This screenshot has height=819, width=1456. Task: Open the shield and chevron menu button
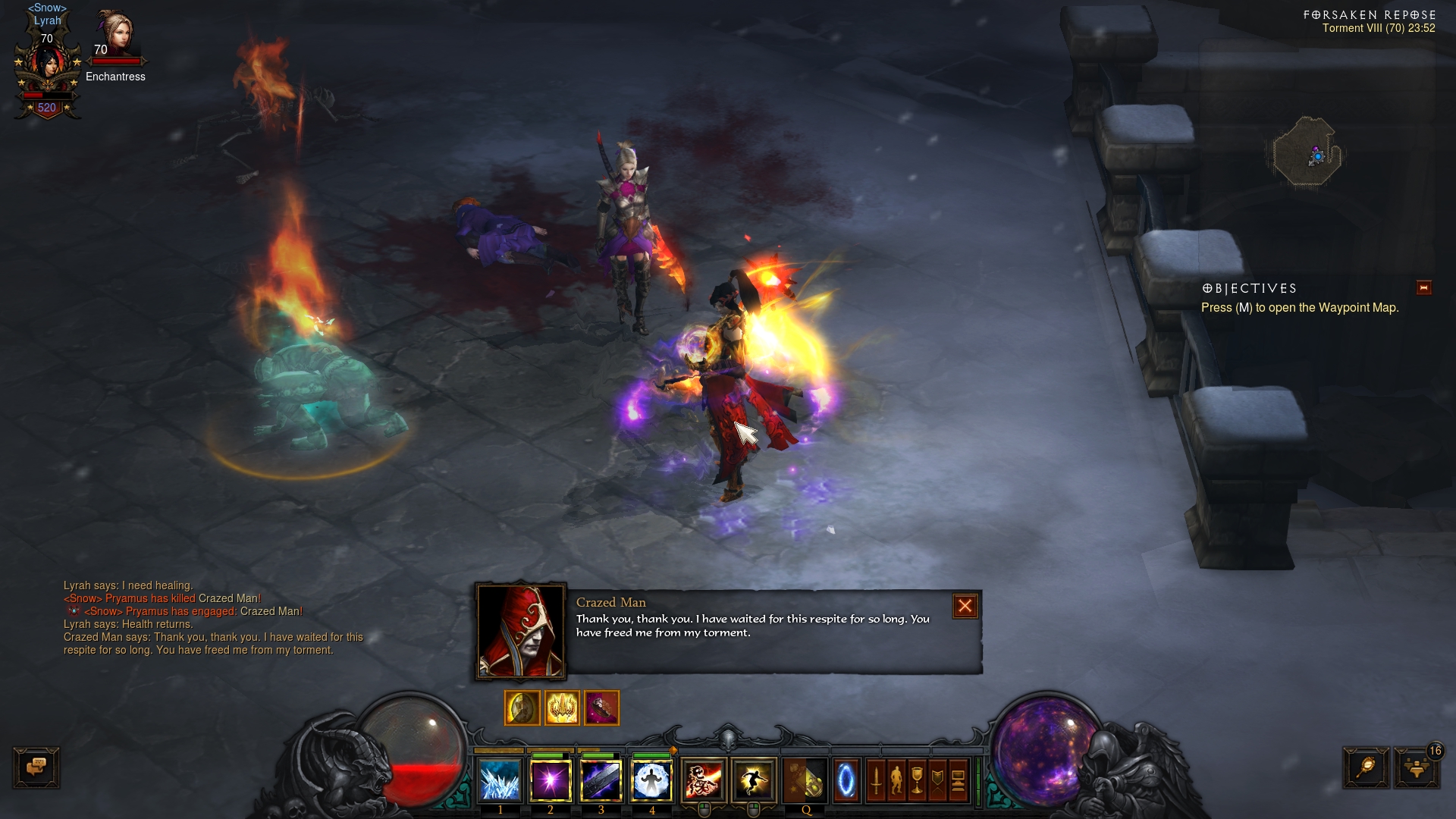937,780
